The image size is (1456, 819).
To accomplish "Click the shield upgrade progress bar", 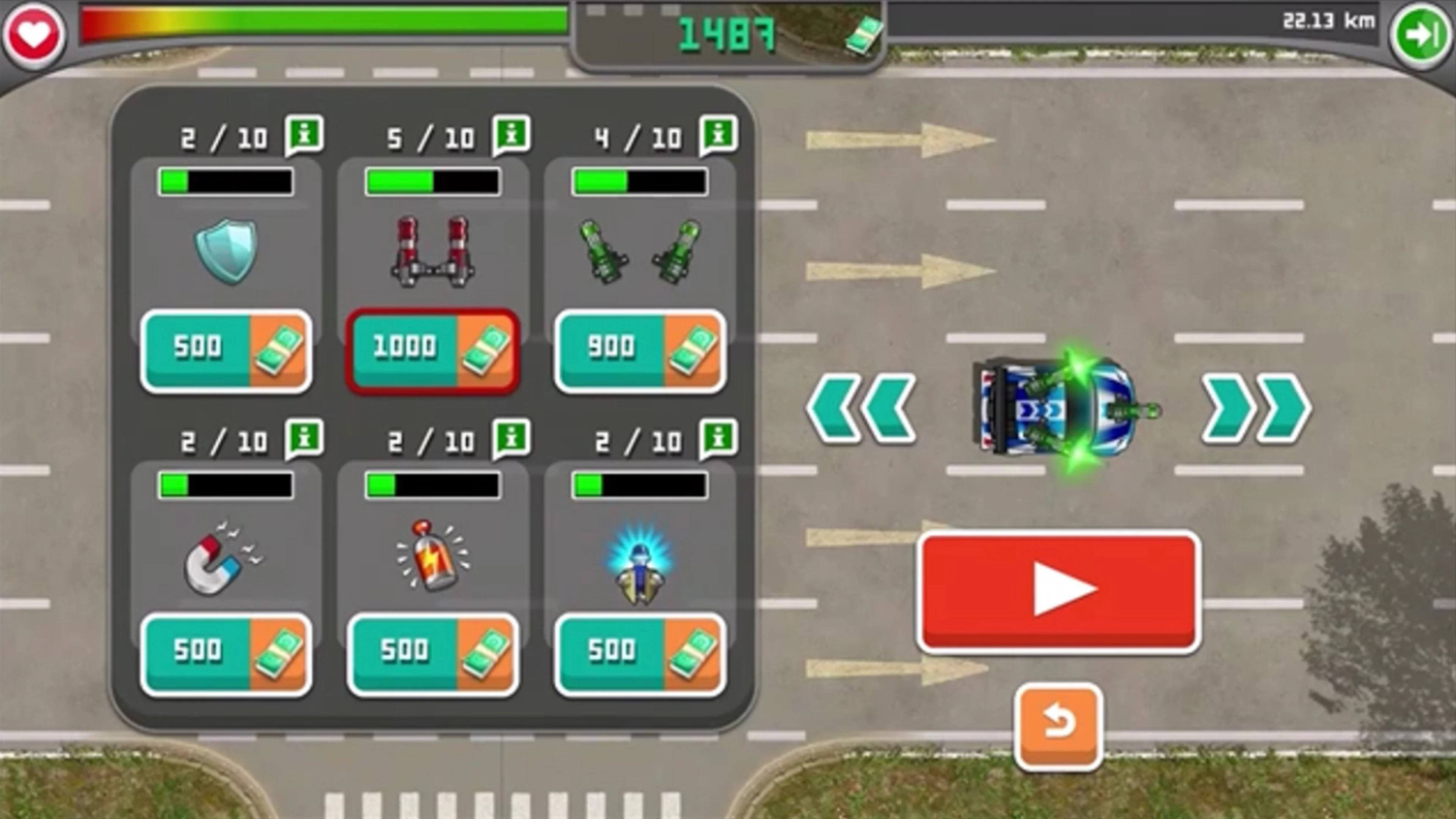I will coord(225,181).
